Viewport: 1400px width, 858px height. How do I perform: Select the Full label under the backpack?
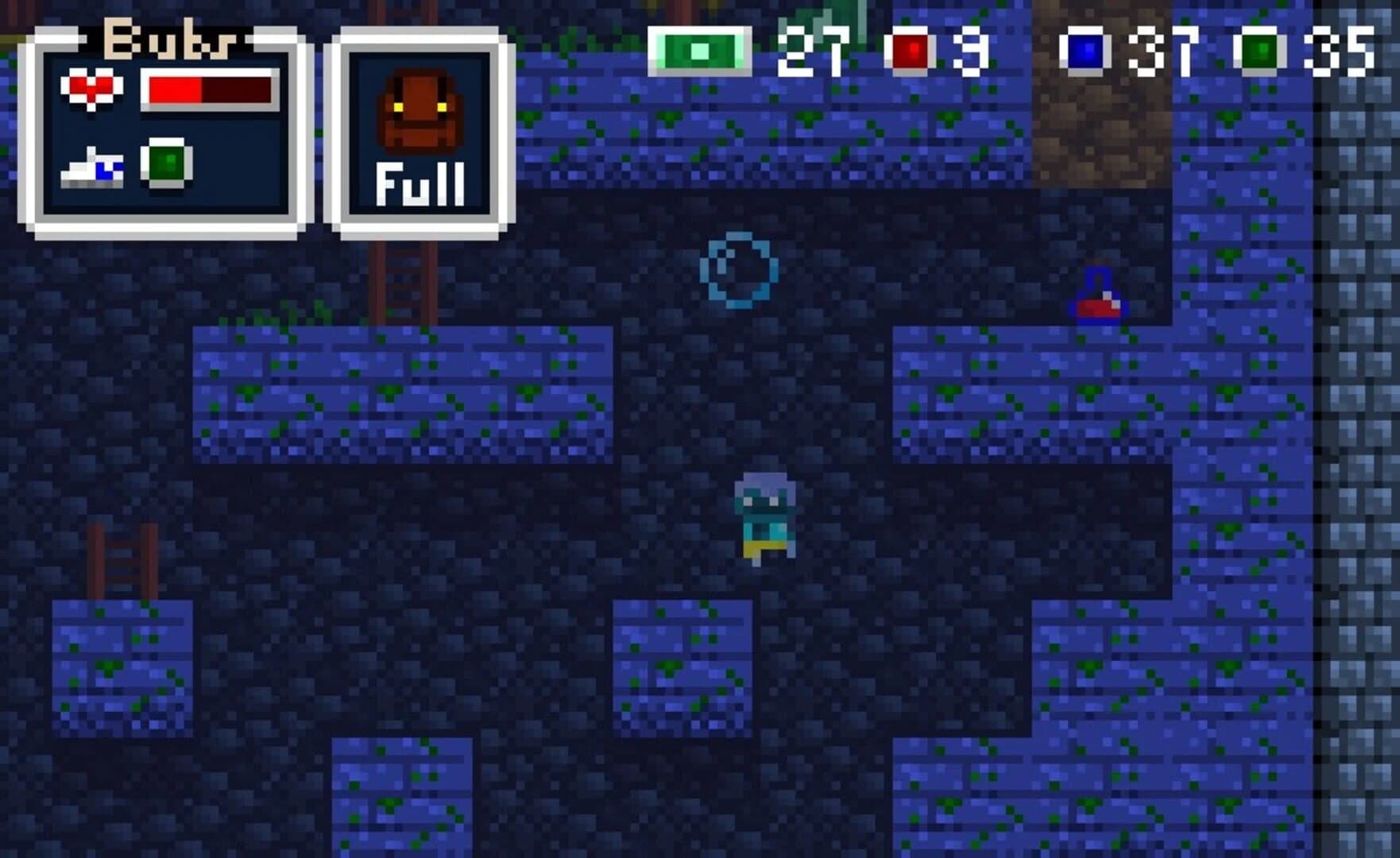tap(422, 184)
